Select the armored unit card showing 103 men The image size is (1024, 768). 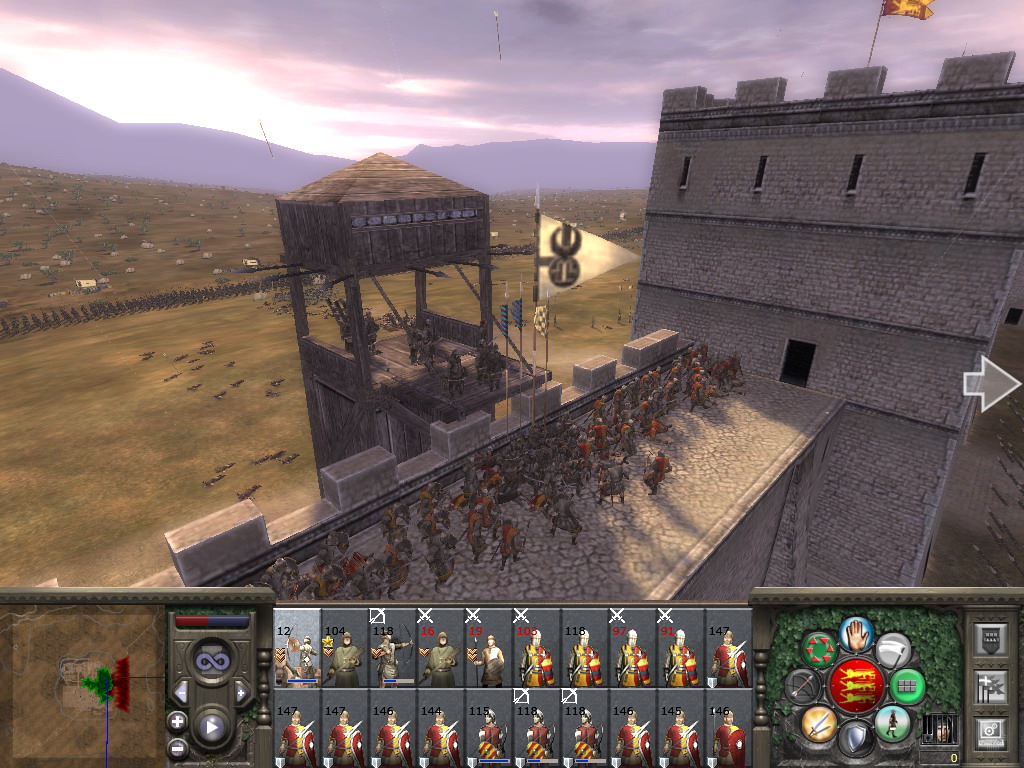coord(537,648)
